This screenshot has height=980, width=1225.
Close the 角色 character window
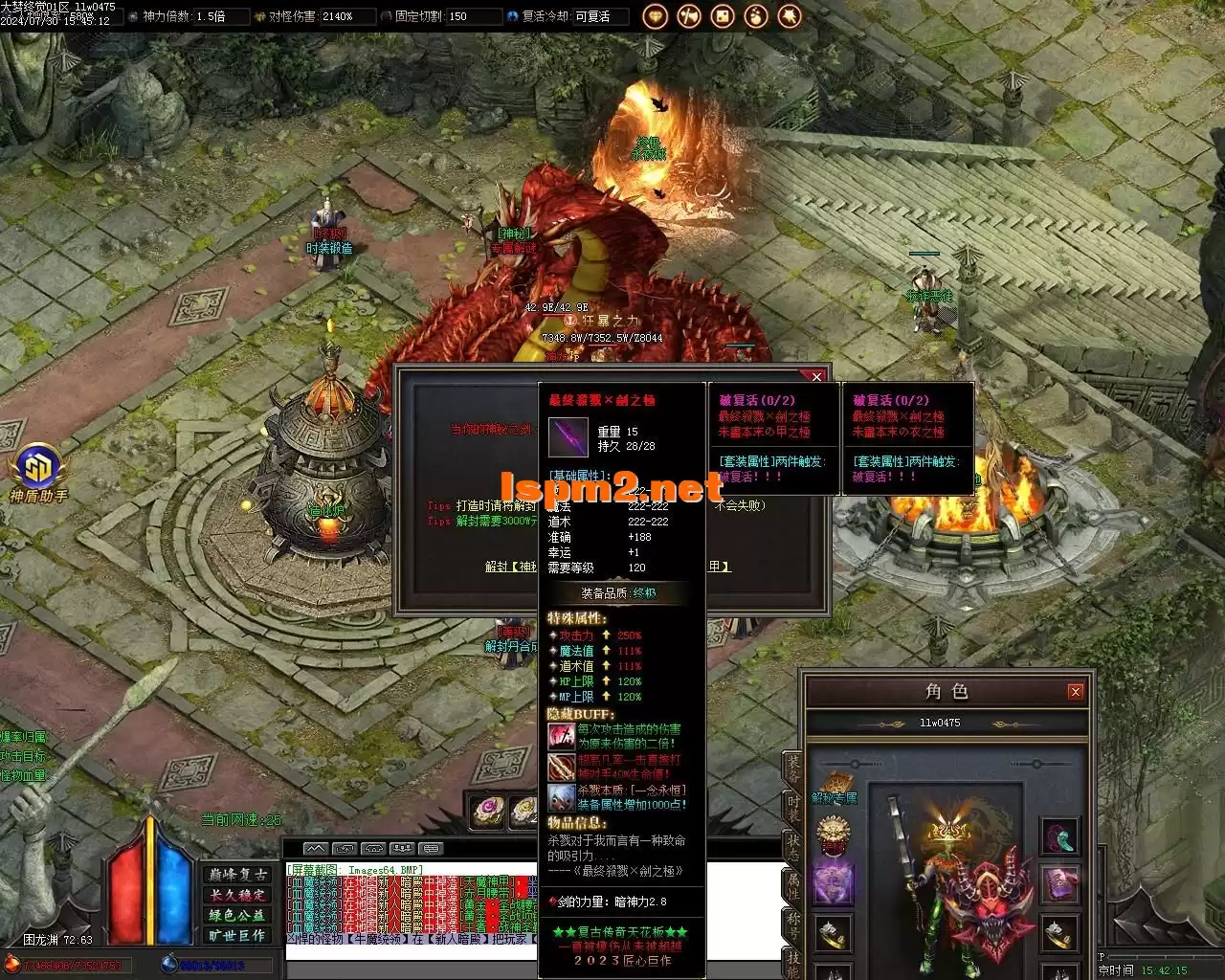(1076, 691)
